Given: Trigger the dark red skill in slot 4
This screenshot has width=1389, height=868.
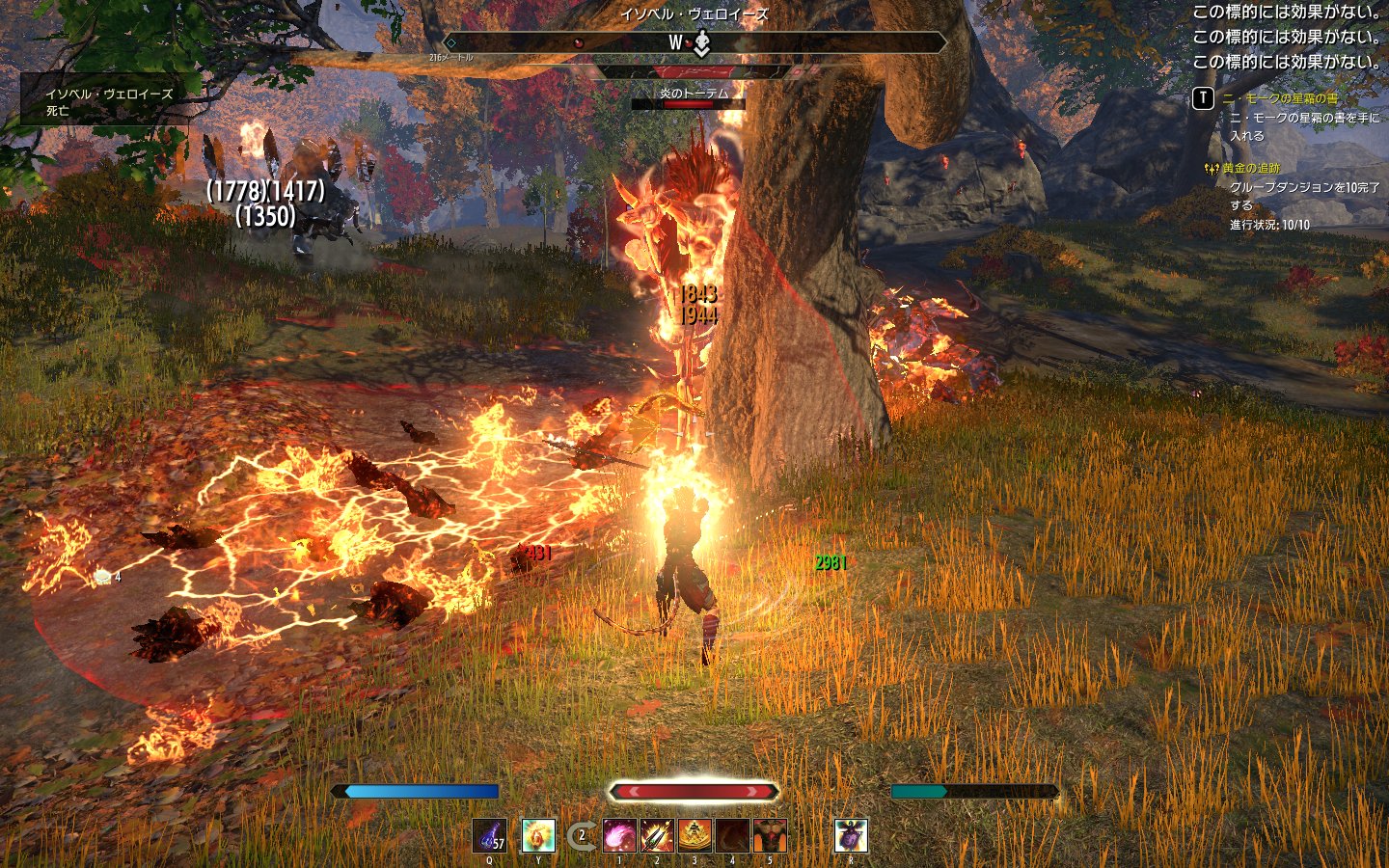Looking at the screenshot, I should click(732, 835).
